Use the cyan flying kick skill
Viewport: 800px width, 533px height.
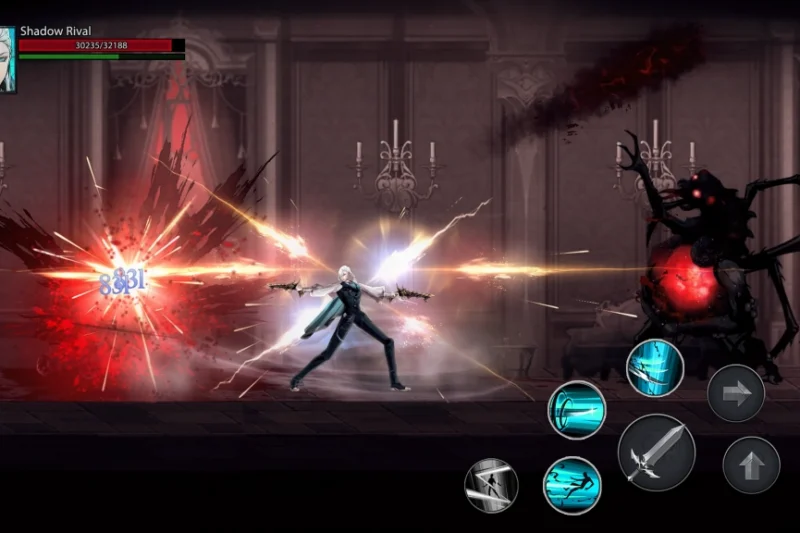click(572, 485)
